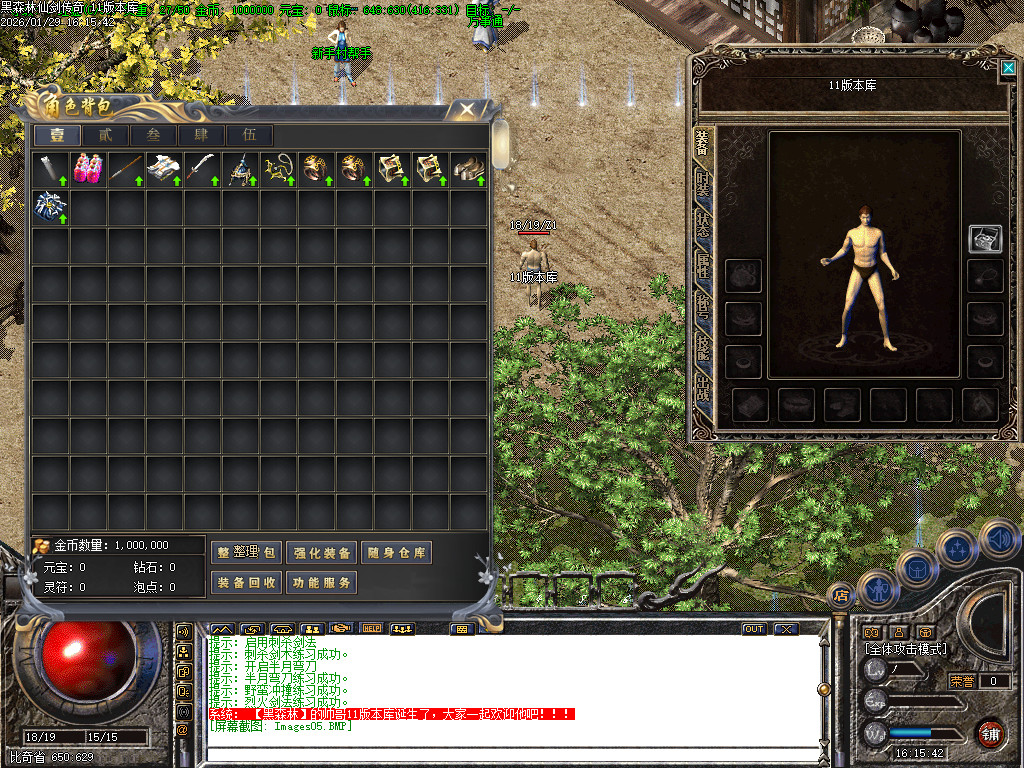The image size is (1024, 768).
Task: Choose the gold necklace item in backpack
Action: [x=278, y=170]
